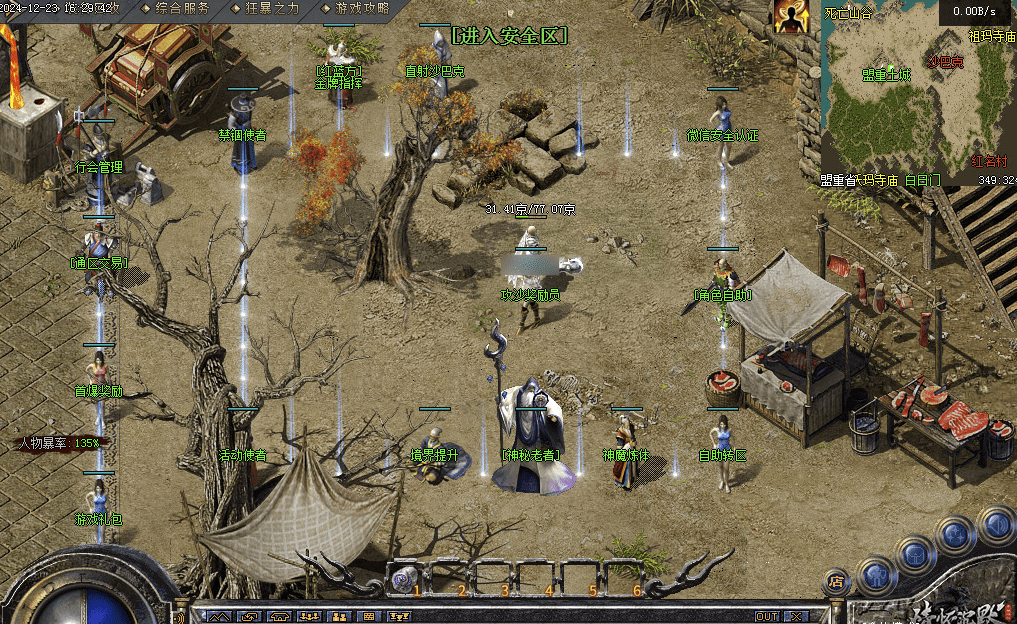Click the OUT button on the bottom bar
The width and height of the screenshot is (1017, 624).
click(x=767, y=617)
